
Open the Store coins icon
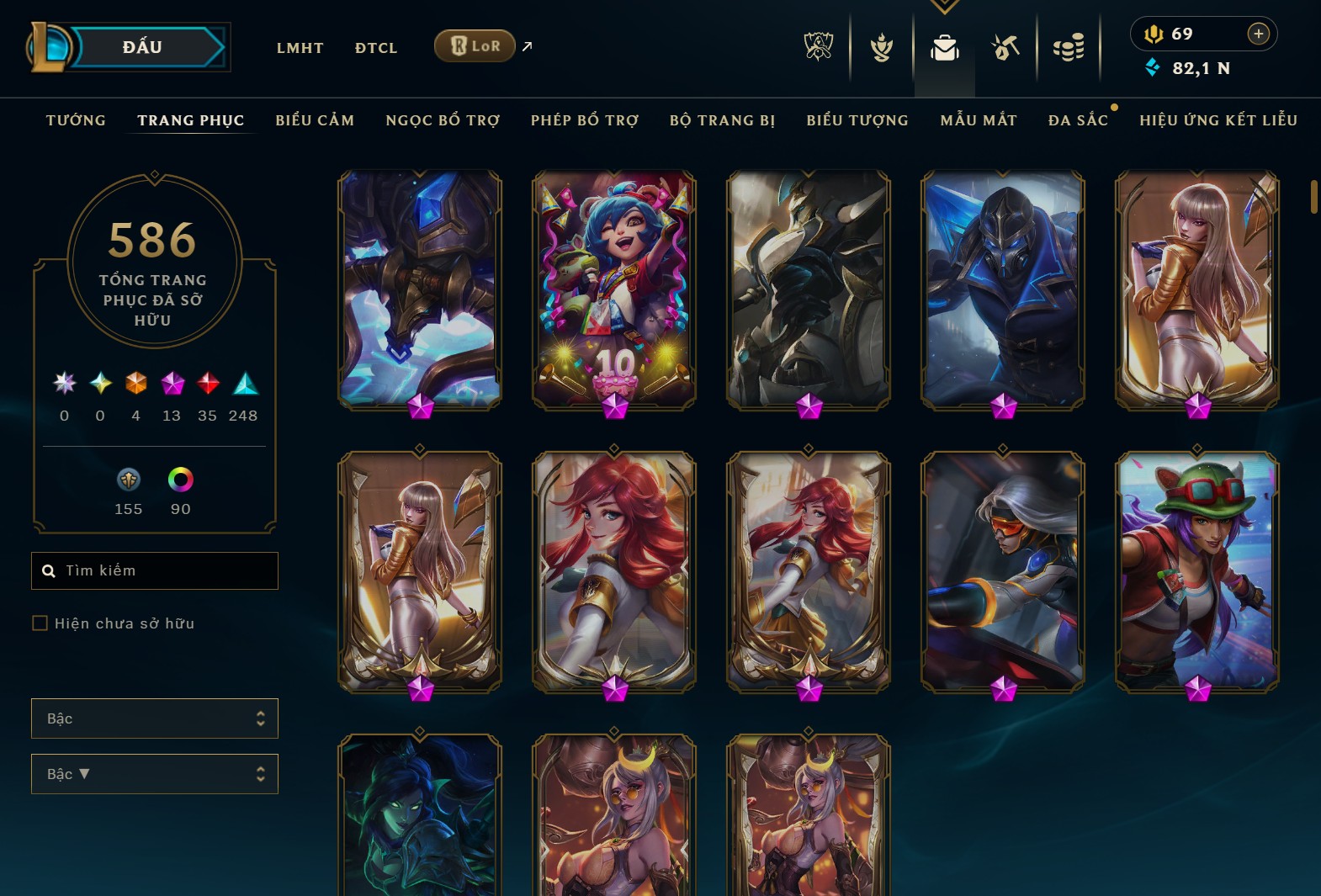1067,48
